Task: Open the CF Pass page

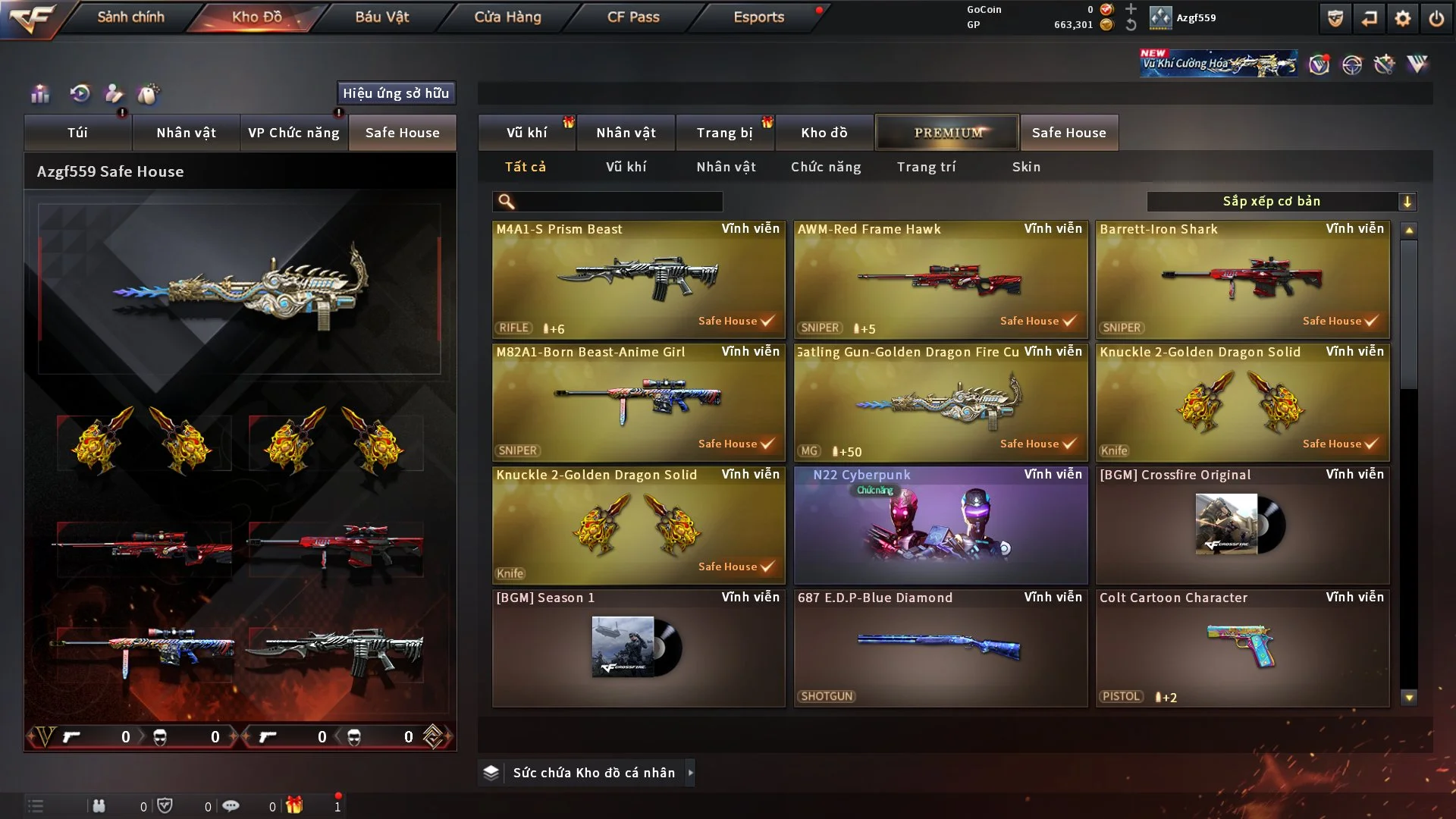Action: [633, 17]
